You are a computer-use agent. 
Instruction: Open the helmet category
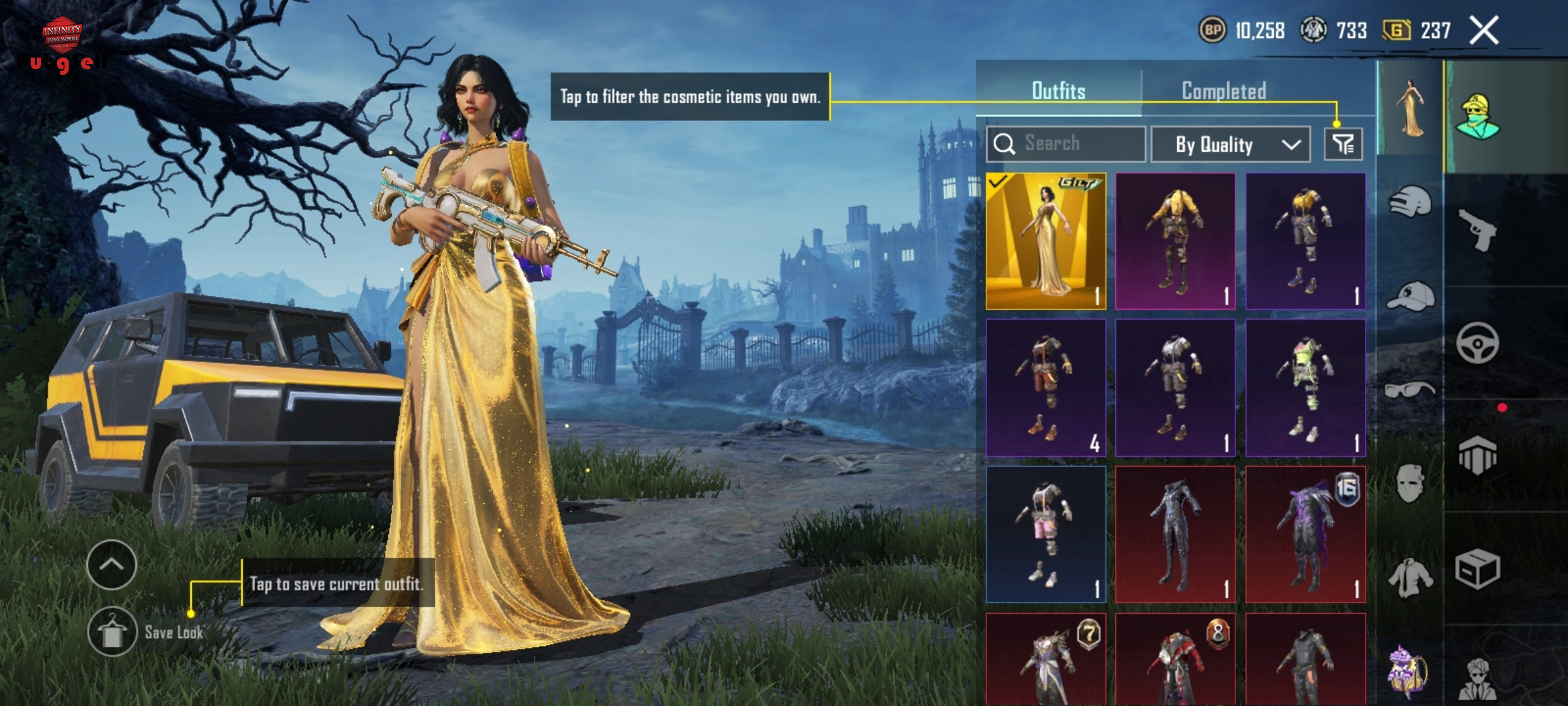point(1410,202)
